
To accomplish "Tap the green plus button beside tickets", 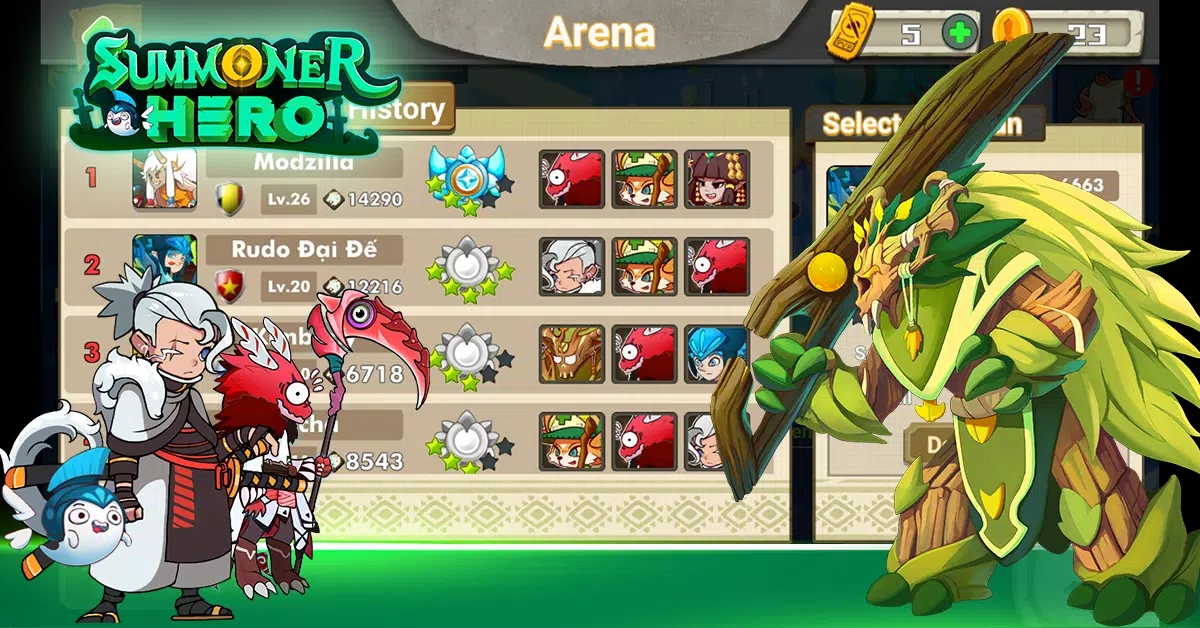I will coord(959,33).
